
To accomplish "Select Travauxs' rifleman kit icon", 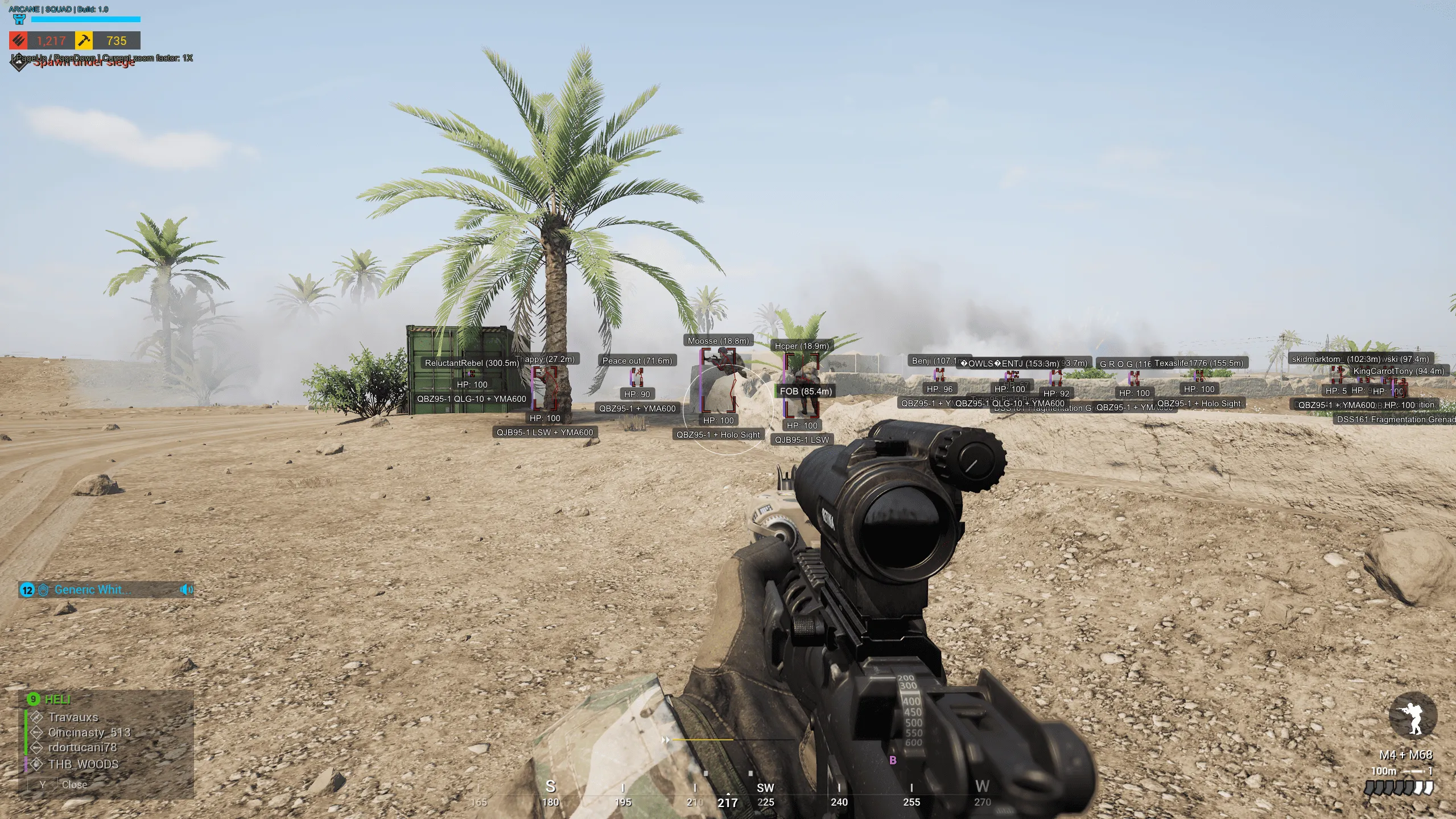I will pos(37,717).
